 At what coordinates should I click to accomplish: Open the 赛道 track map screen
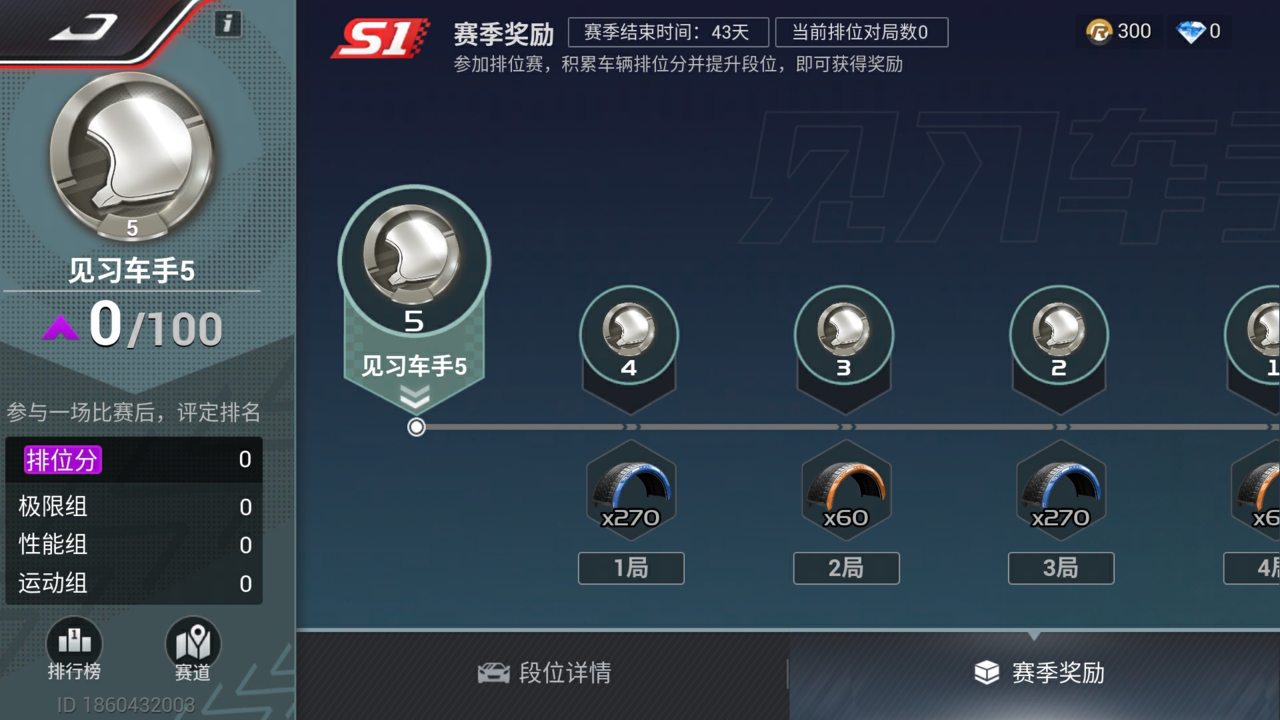tap(192, 655)
